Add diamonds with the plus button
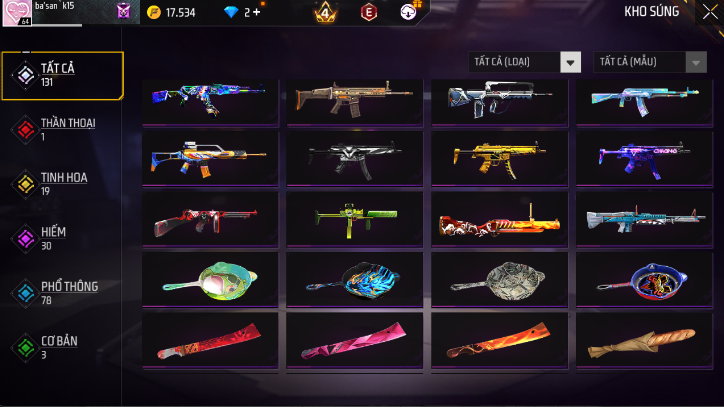724x407 pixels. click(257, 12)
